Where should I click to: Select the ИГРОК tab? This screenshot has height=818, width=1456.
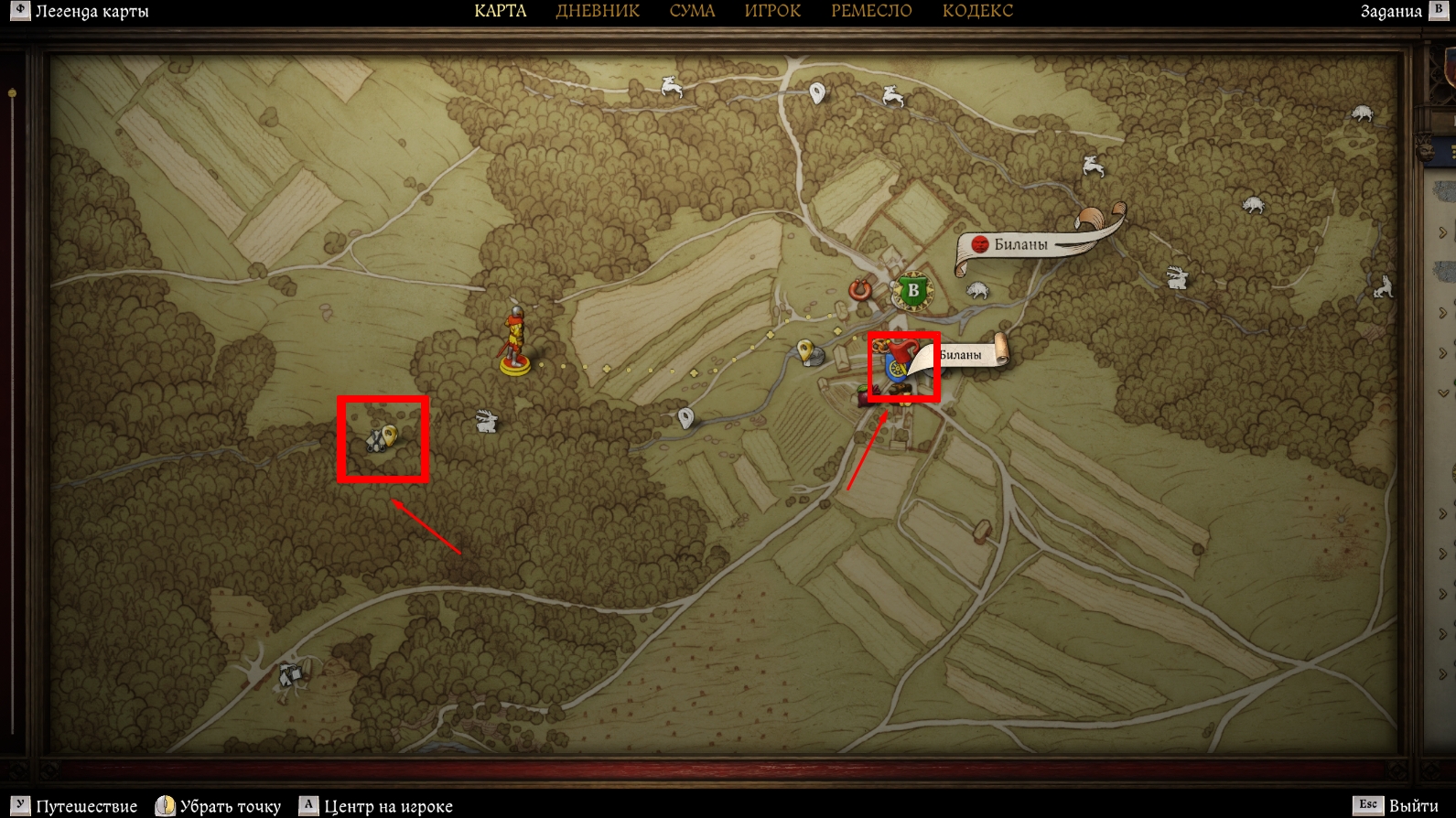pyautogui.click(x=772, y=11)
